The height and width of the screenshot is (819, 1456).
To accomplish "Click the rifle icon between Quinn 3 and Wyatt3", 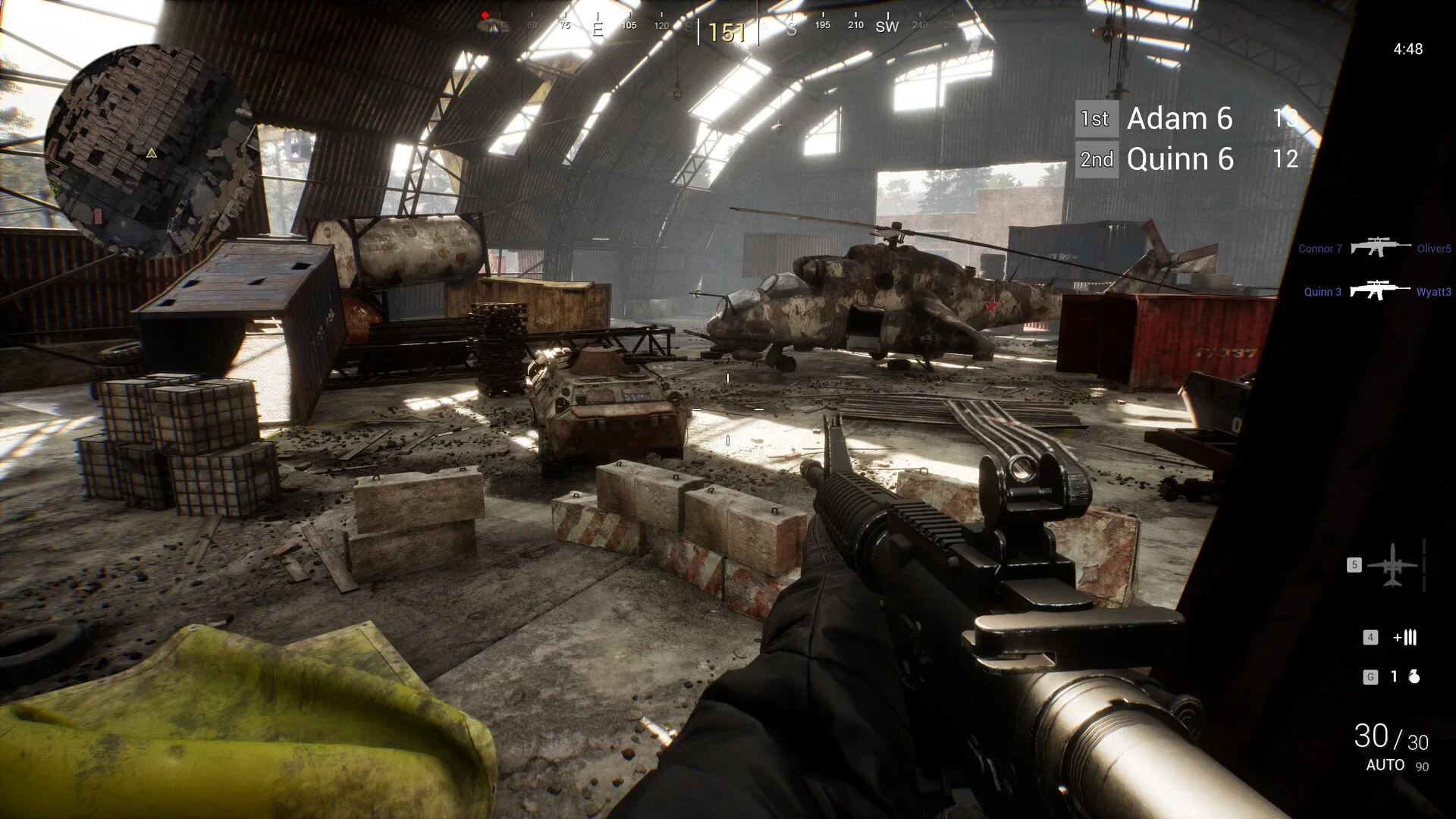I will (x=1380, y=290).
